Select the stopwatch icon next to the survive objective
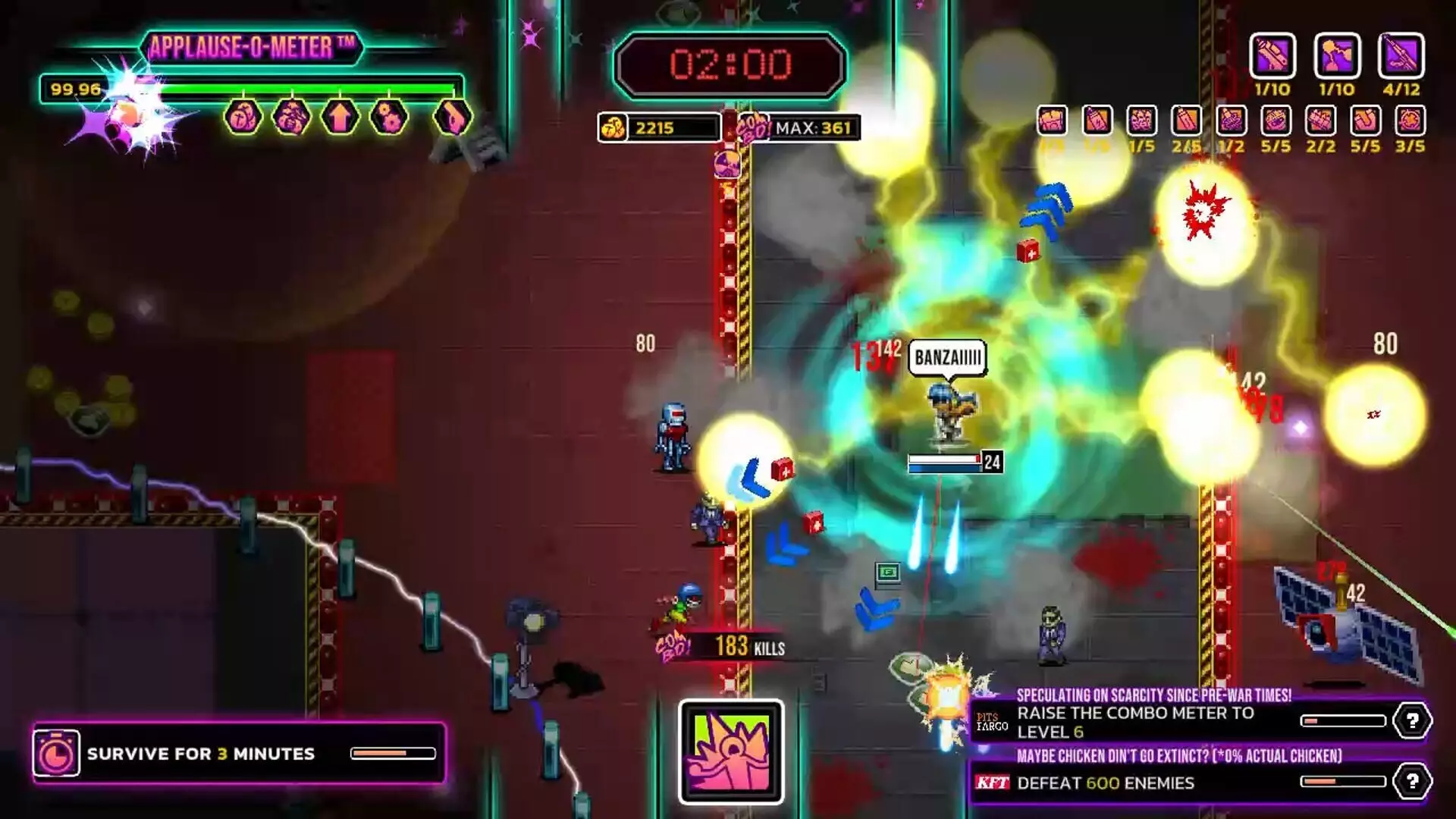Viewport: 1456px width, 819px height. click(56, 754)
